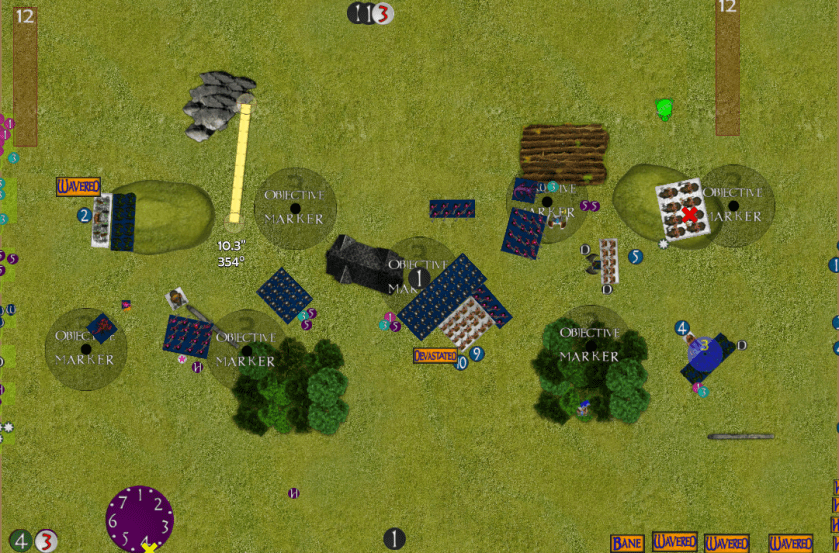Pick the Devastated status token

[435, 355]
